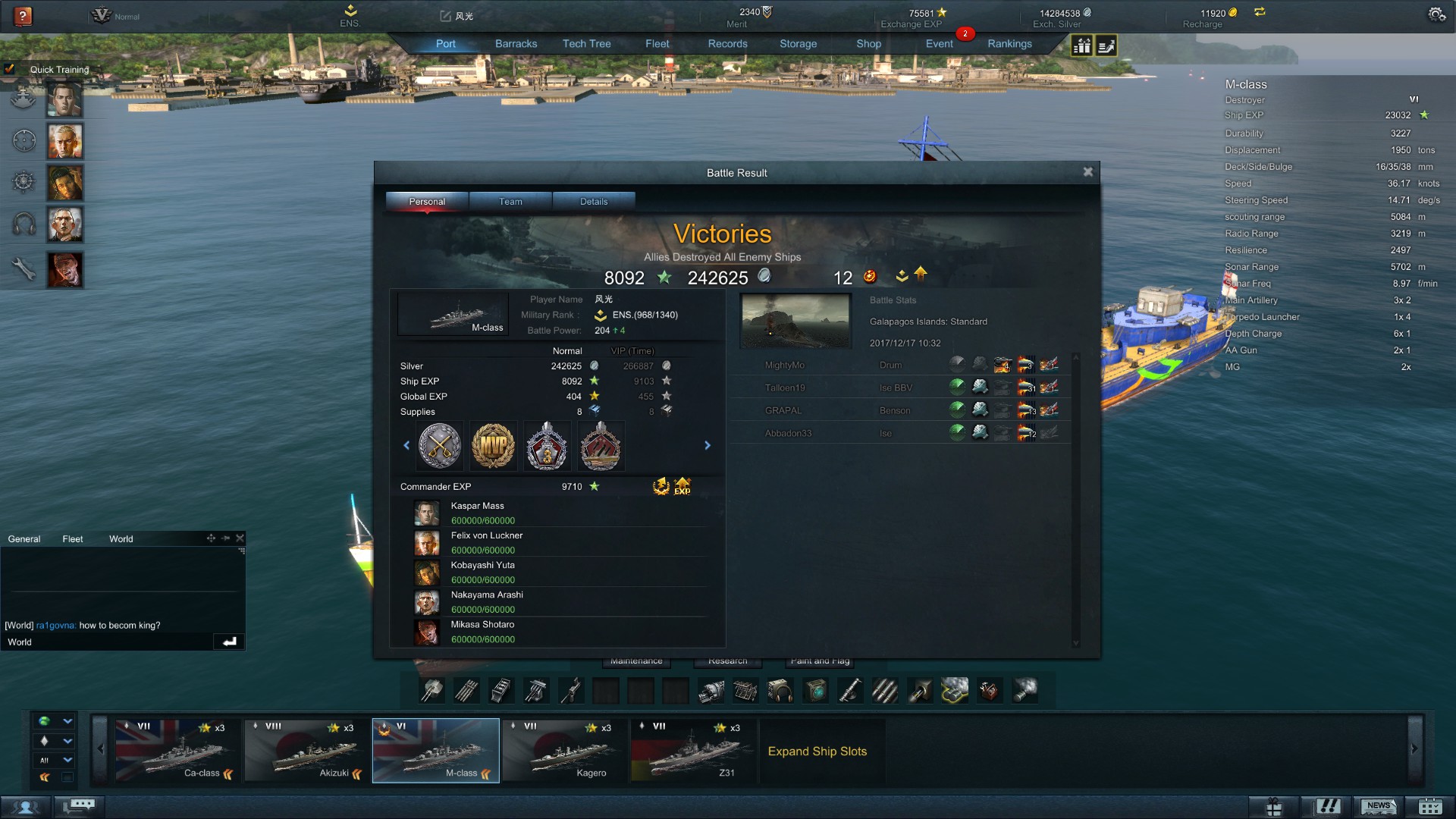
Task: Open the daily events calendar icon bottom right
Action: [x=1431, y=805]
